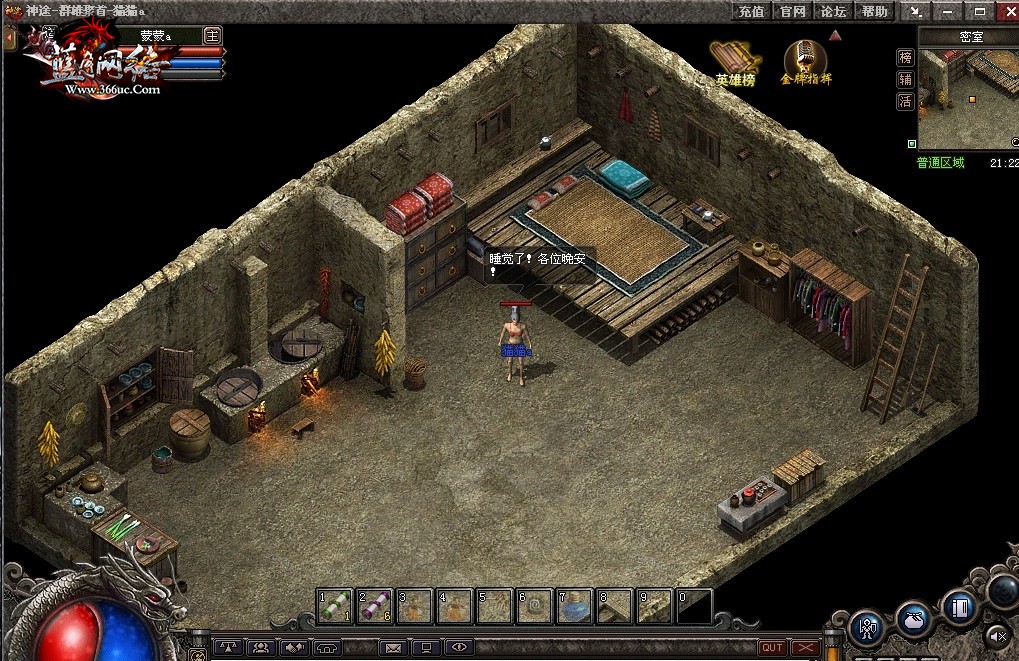Open the 英雄榜 hero ranking scroll
Viewport: 1019px width, 661px height.
coord(735,64)
